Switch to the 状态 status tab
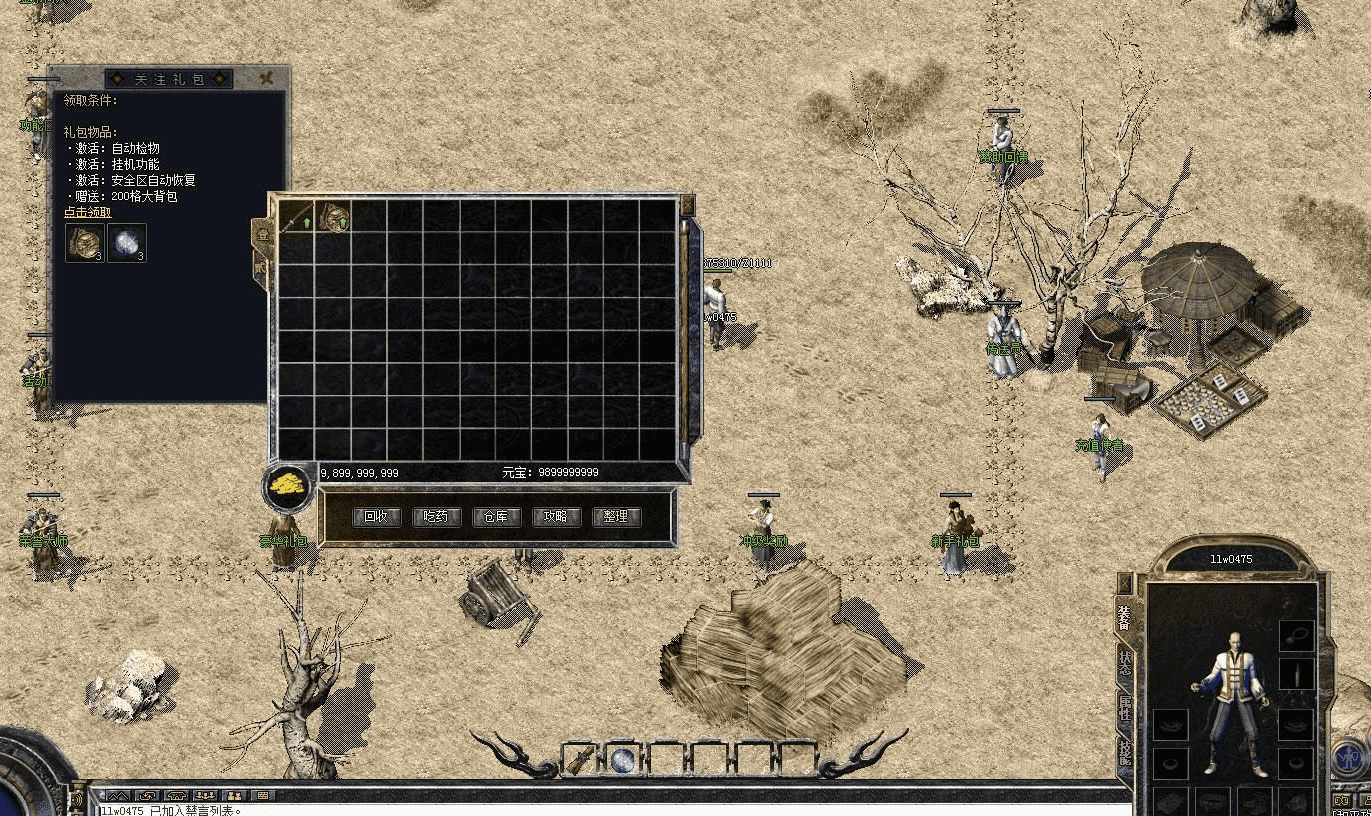 pyautogui.click(x=1125, y=665)
